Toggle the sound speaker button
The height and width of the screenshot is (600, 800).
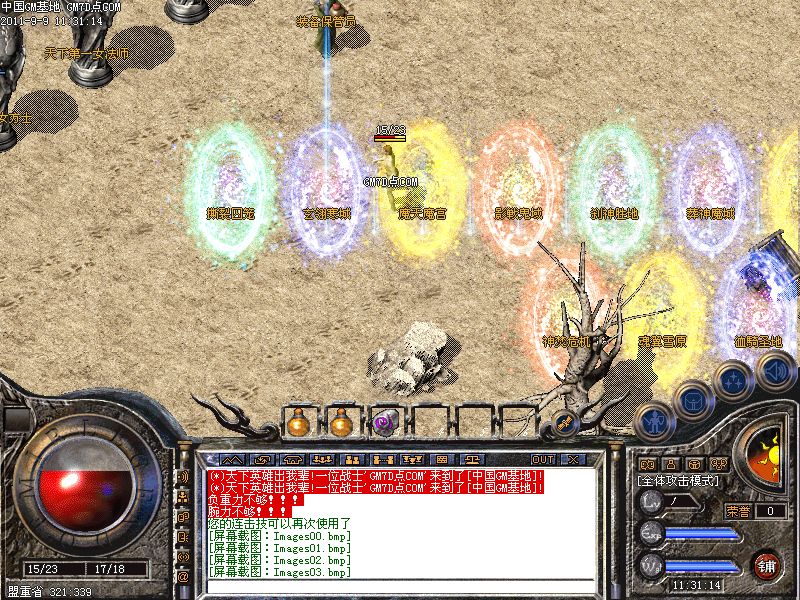tap(774, 372)
